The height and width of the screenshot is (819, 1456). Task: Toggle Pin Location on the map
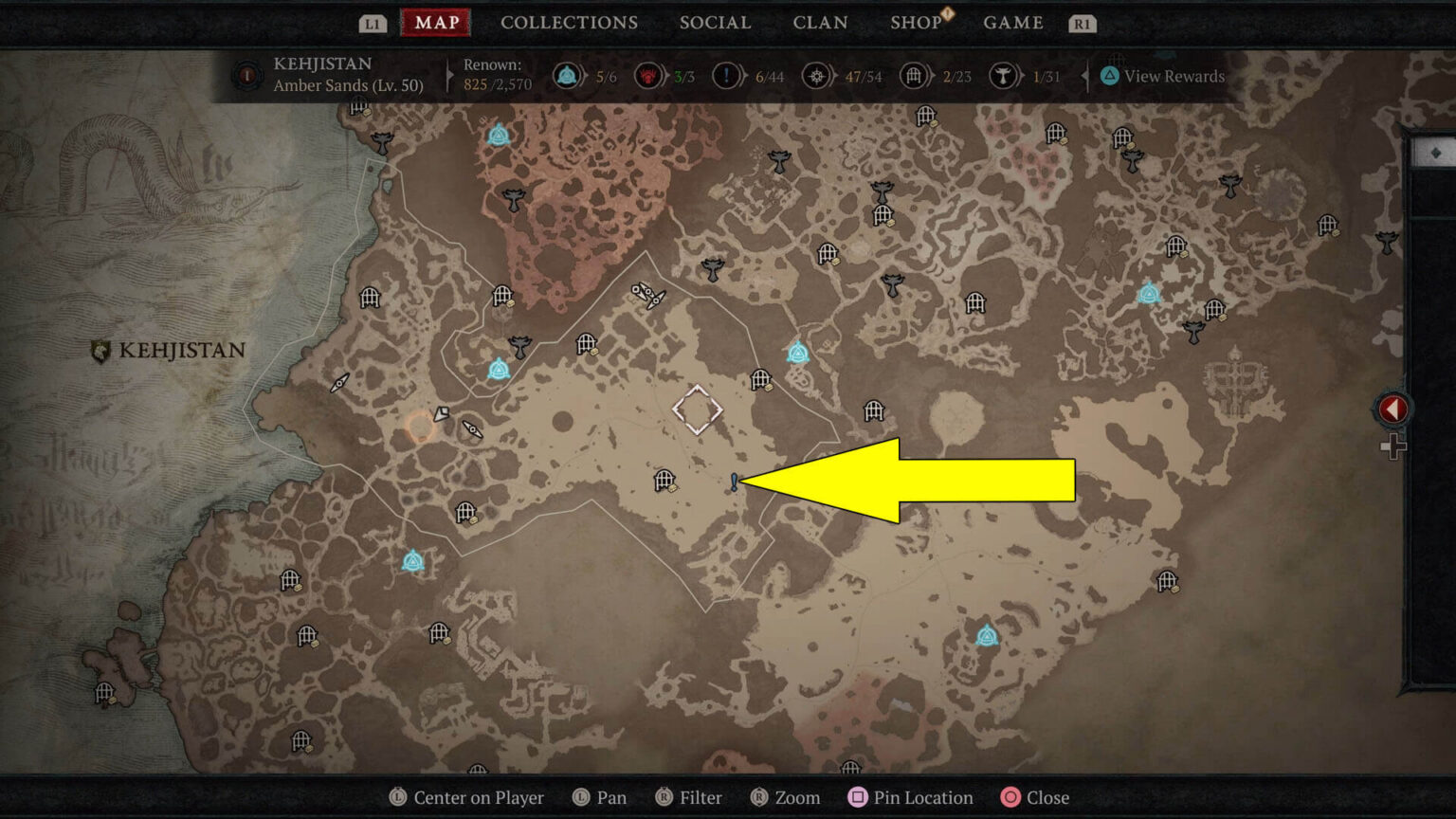[909, 797]
